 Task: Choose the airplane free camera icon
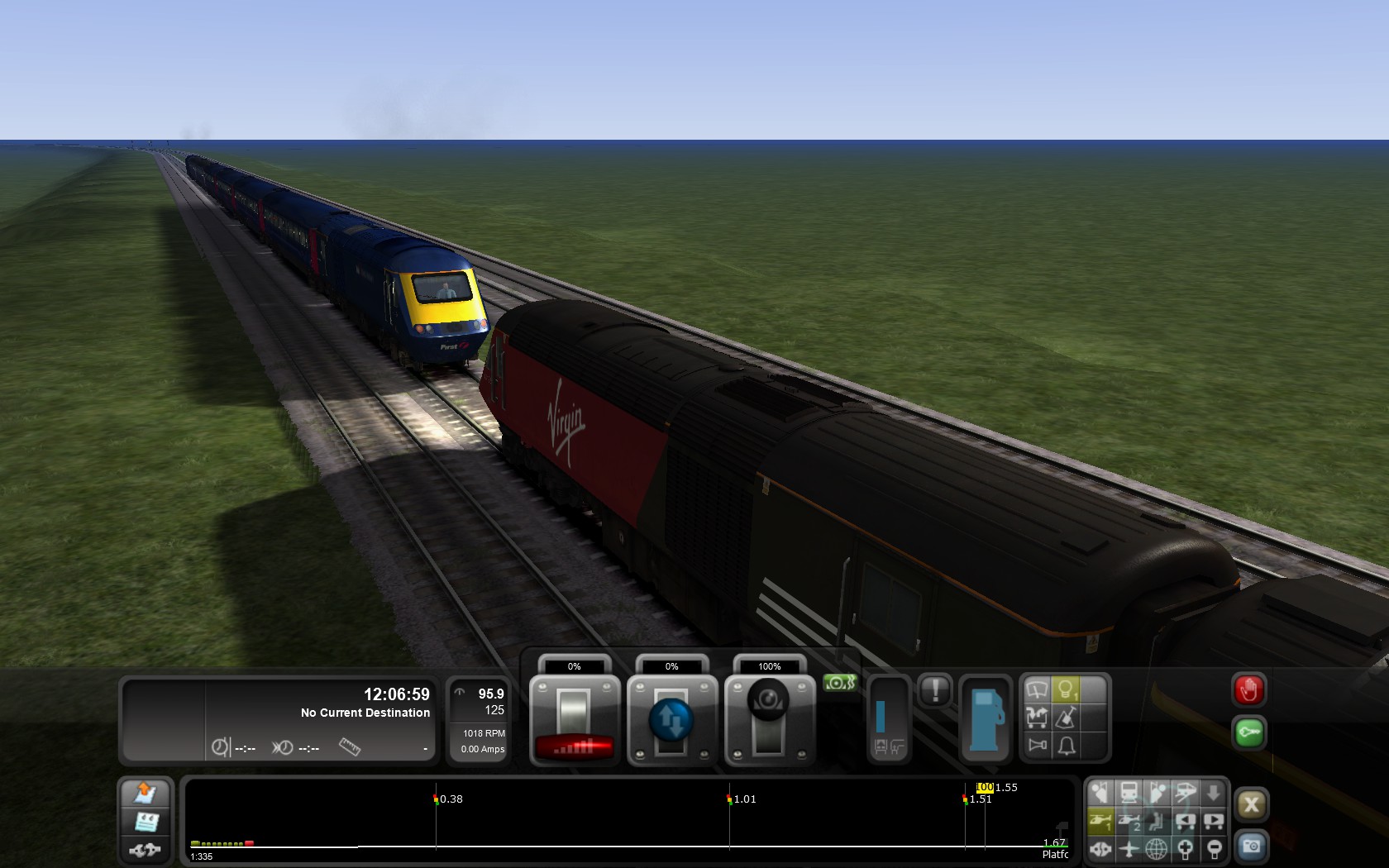tap(1129, 848)
